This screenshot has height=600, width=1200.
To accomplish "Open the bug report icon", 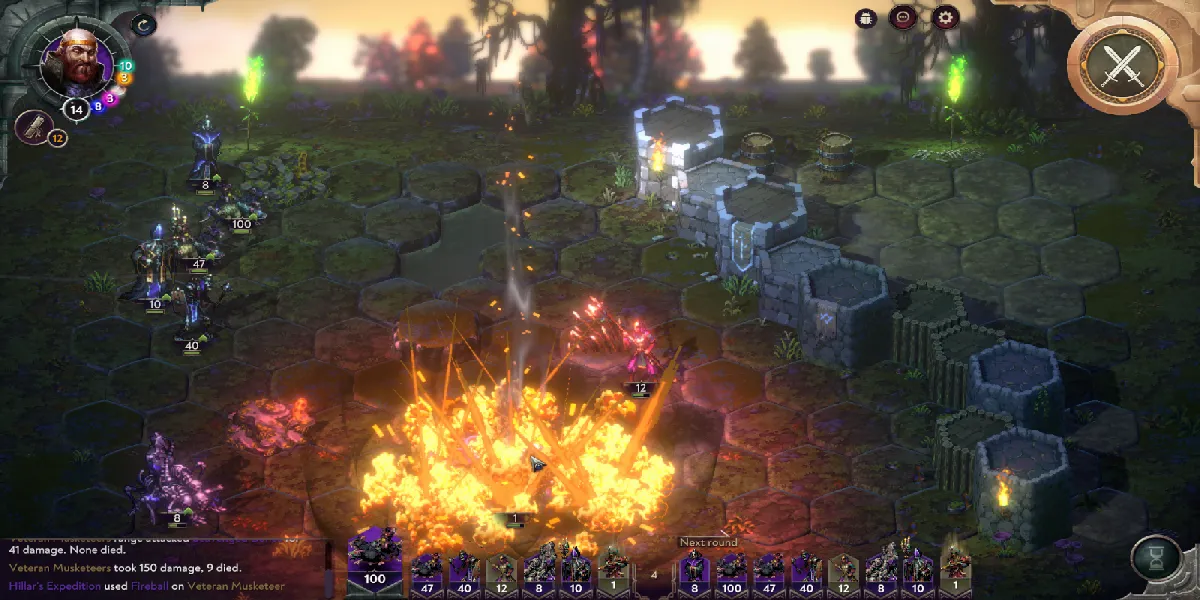I will (x=866, y=17).
